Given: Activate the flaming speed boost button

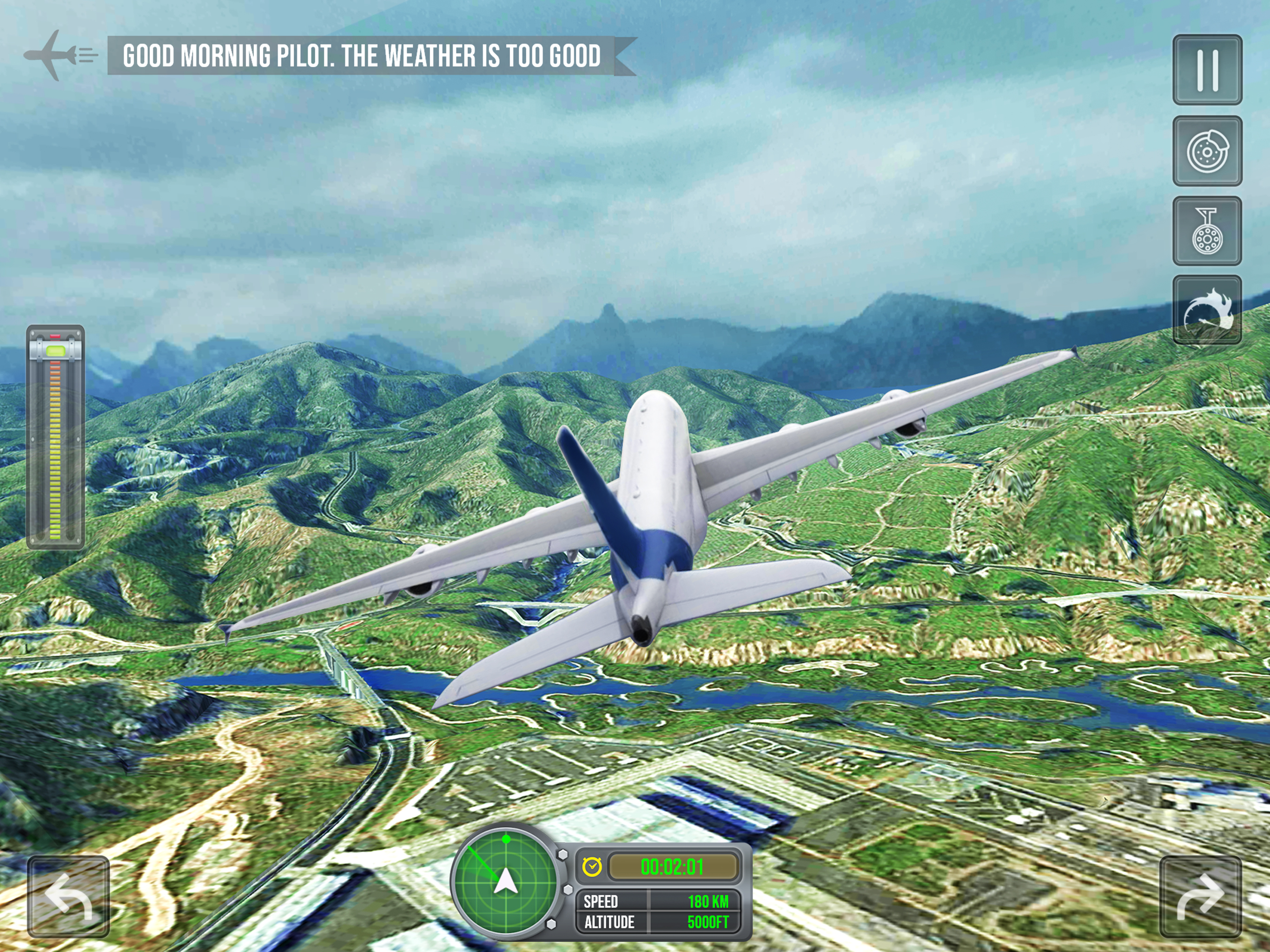Looking at the screenshot, I should coord(1207,310).
